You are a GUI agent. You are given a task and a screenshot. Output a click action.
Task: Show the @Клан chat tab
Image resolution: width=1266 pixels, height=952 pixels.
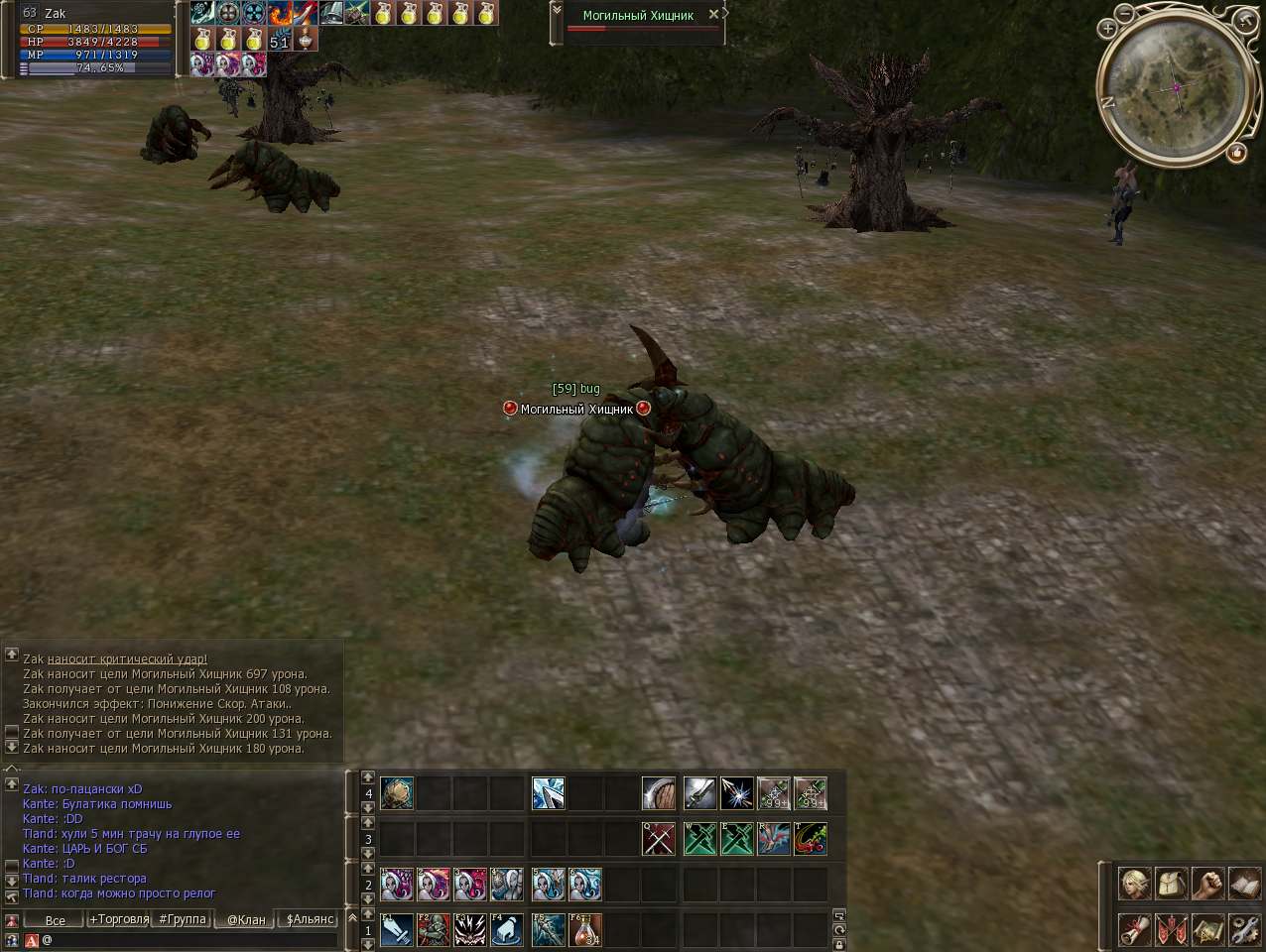click(x=246, y=919)
